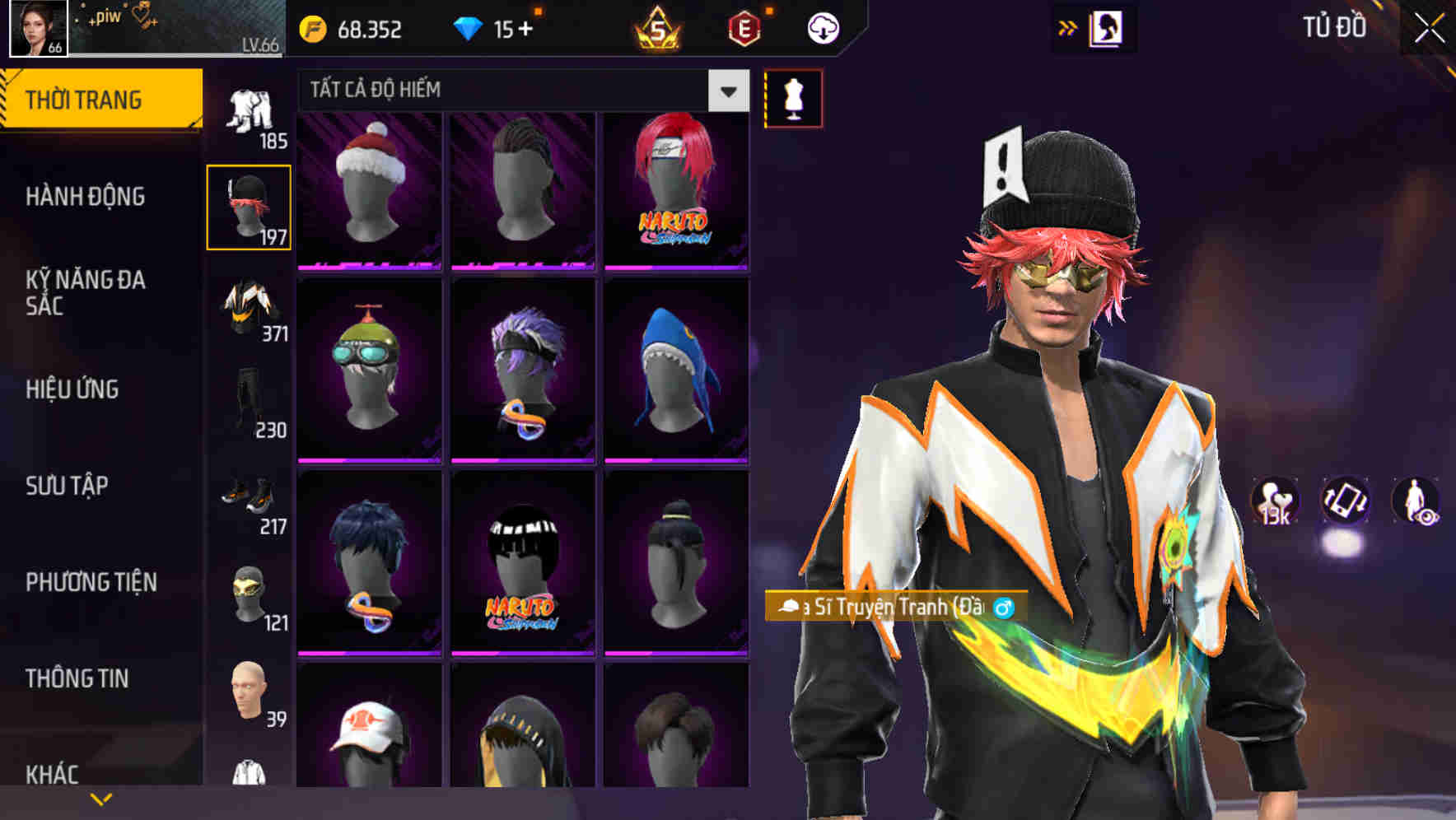Expand the bottom chevron under KHÁC menu
1456x820 pixels.
101,797
